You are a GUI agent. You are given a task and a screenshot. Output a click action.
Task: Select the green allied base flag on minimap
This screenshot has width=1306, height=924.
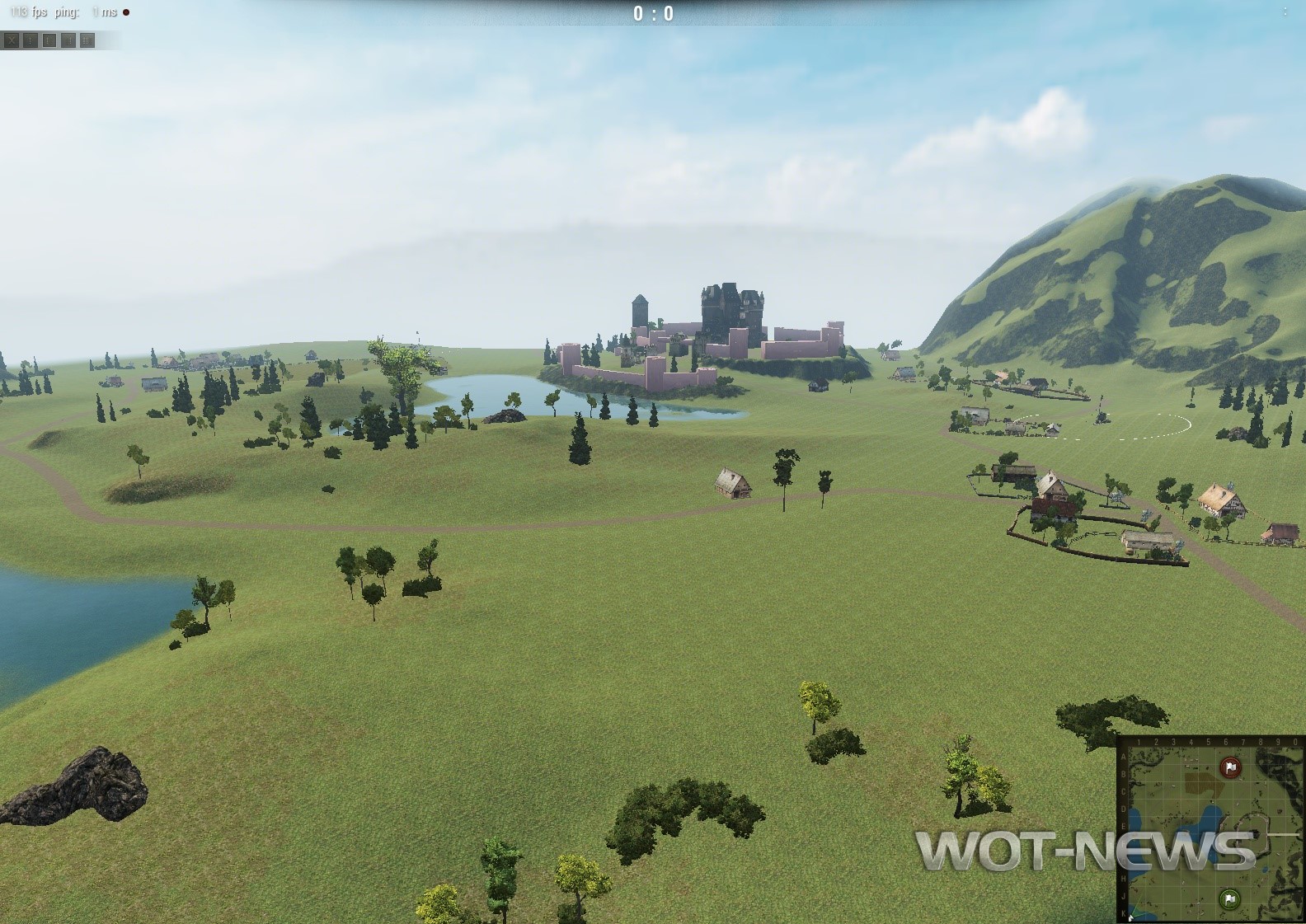pyautogui.click(x=1229, y=898)
